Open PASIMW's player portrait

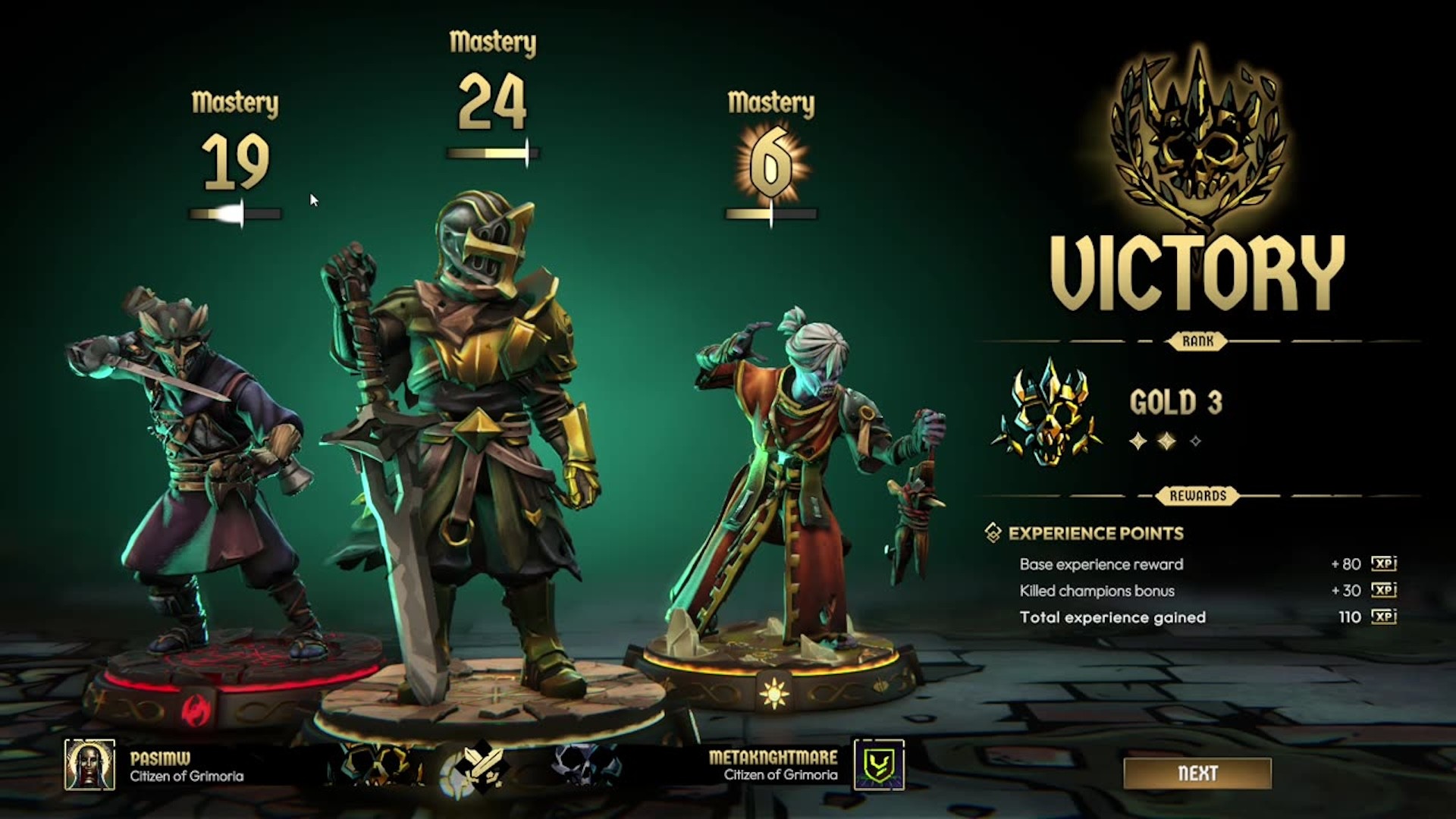click(89, 764)
